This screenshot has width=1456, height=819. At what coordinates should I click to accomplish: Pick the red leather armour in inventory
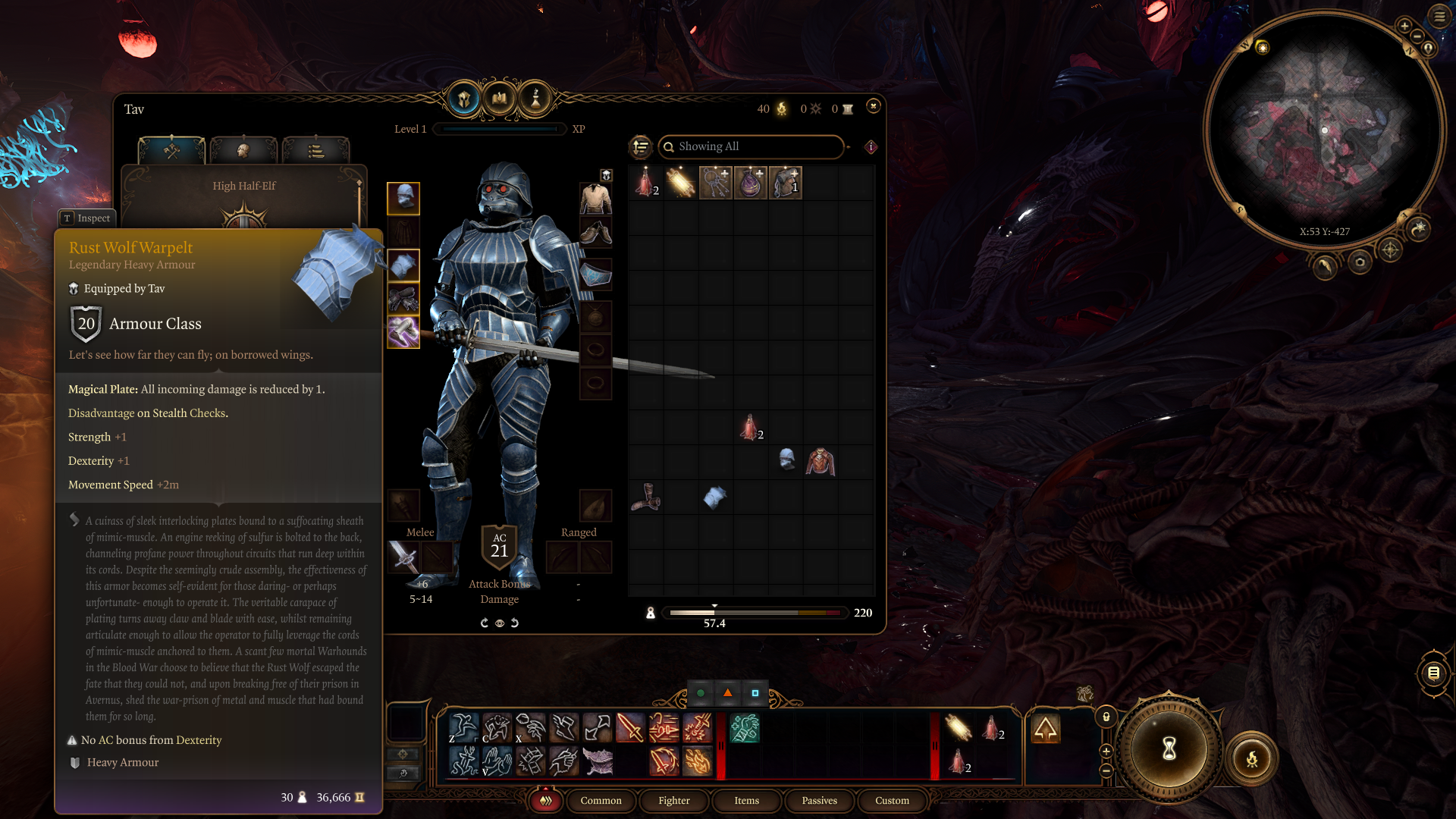821,462
